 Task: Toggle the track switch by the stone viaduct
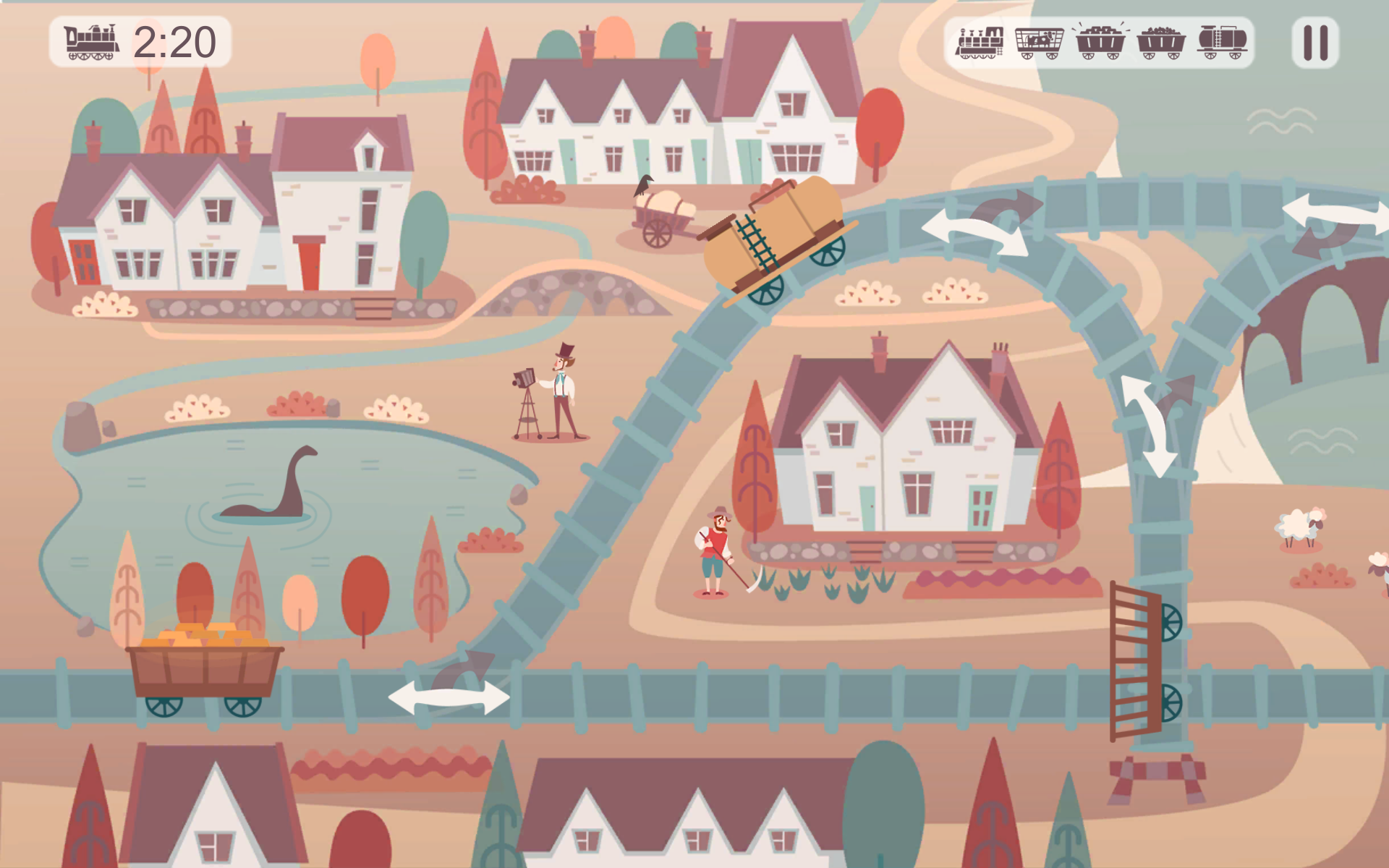[x=1335, y=216]
